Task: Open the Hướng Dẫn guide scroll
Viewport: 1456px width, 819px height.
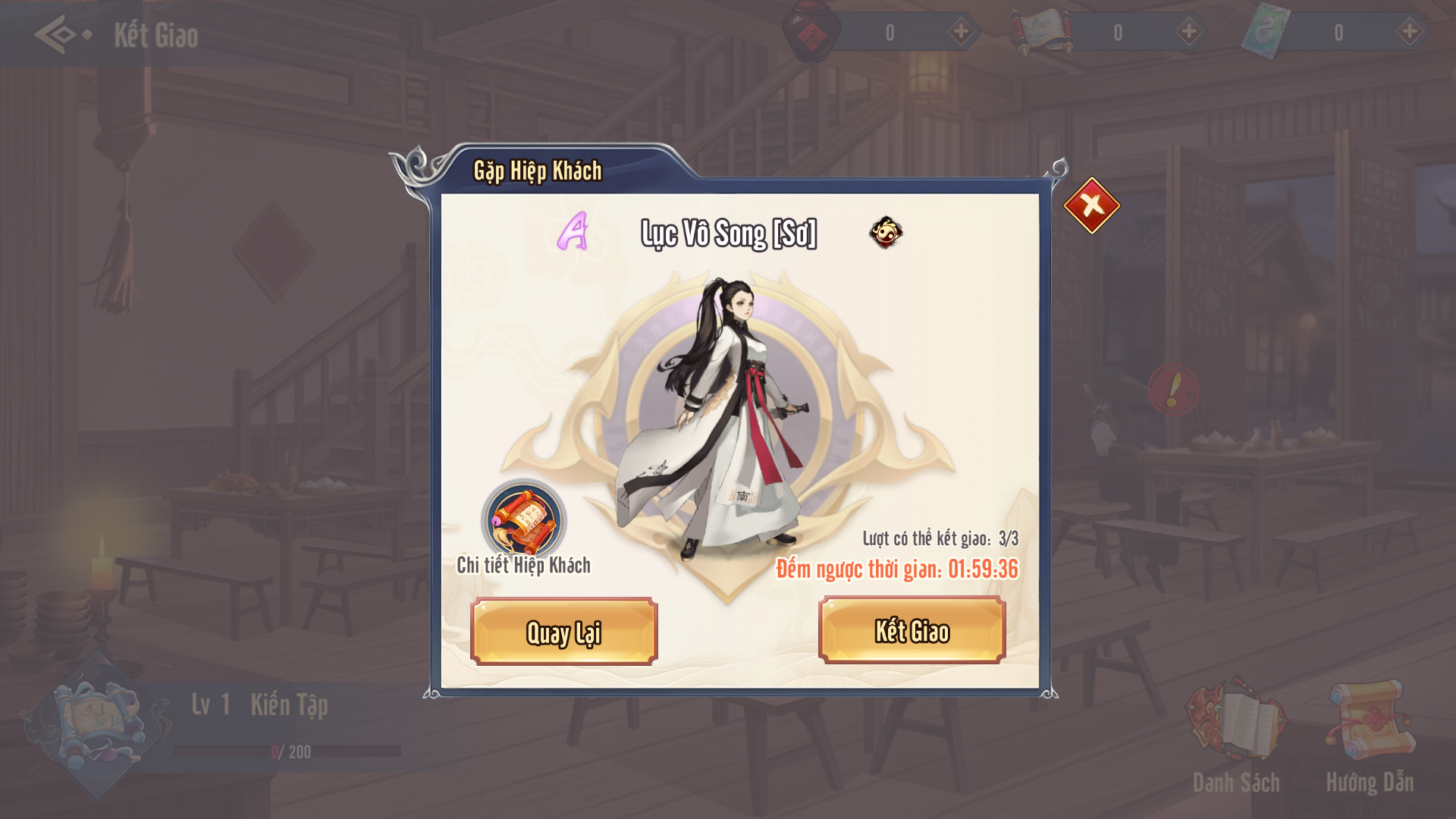Action: pyautogui.click(x=1370, y=720)
